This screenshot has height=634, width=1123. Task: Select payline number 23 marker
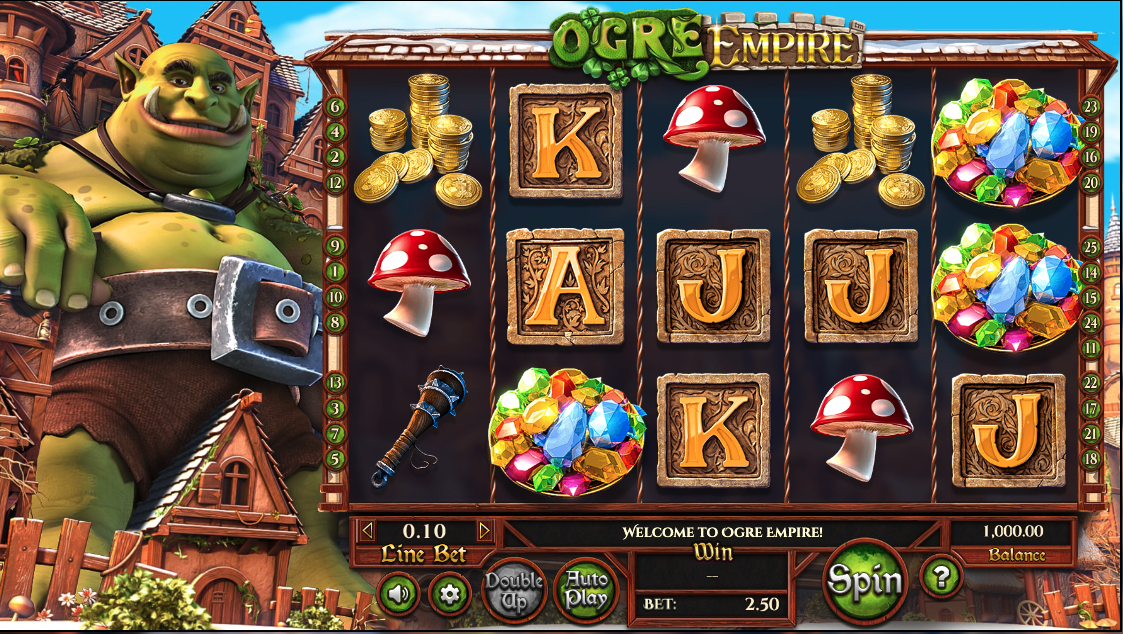pos(1091,107)
